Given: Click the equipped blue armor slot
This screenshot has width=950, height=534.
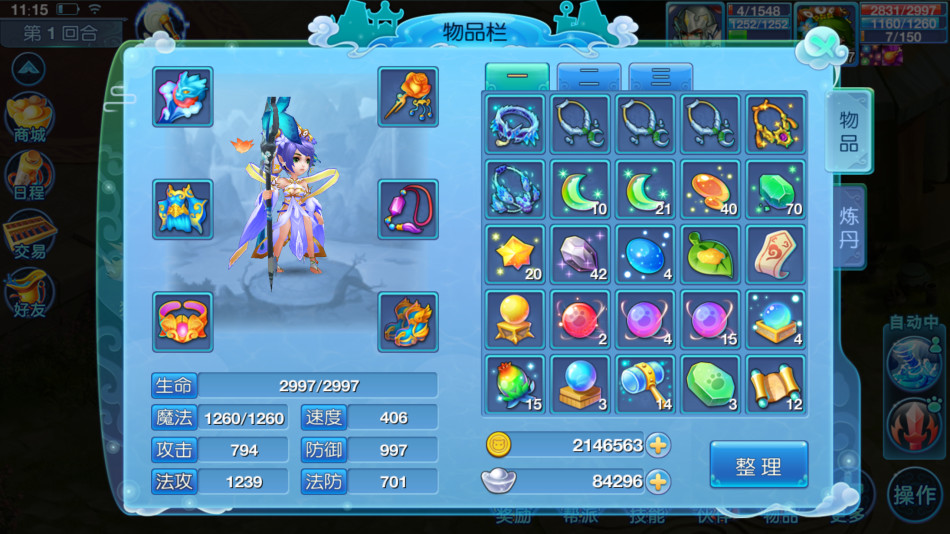Looking at the screenshot, I should [x=183, y=209].
